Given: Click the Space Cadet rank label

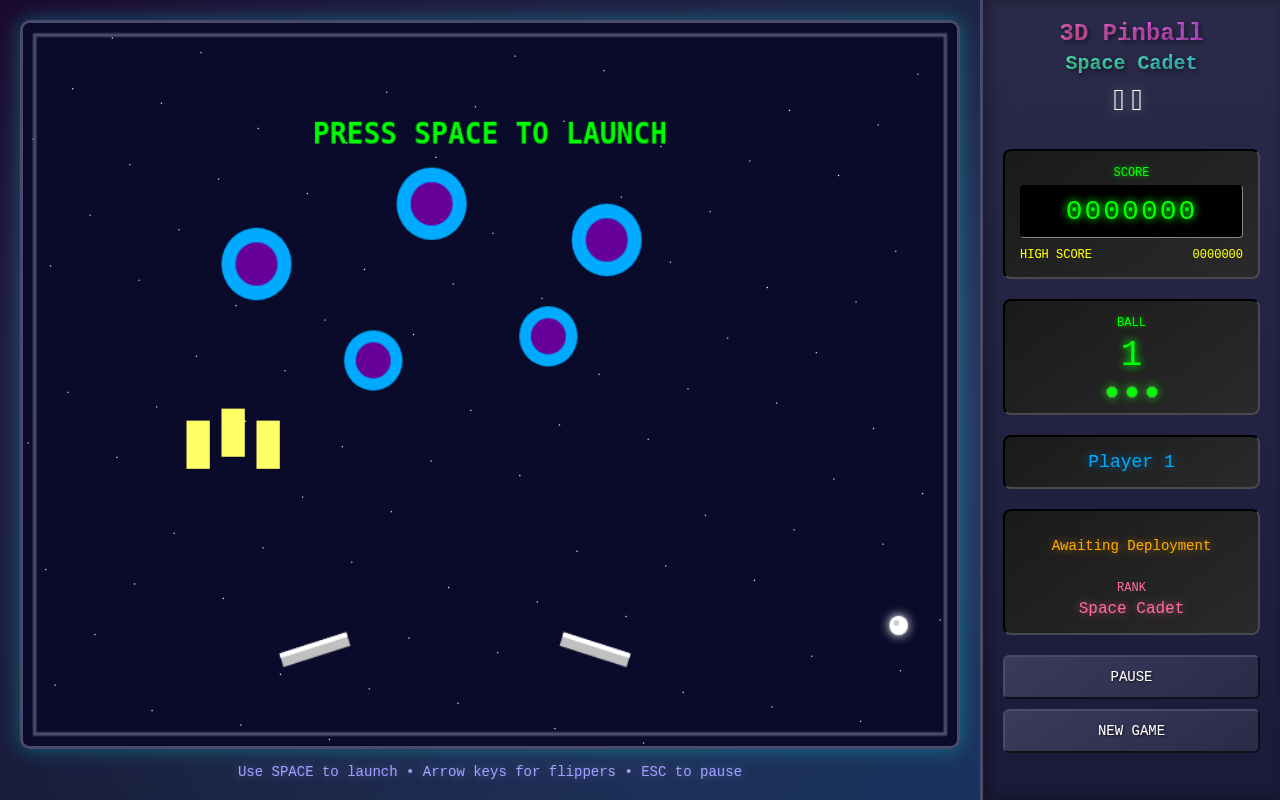Looking at the screenshot, I should tap(1131, 608).
